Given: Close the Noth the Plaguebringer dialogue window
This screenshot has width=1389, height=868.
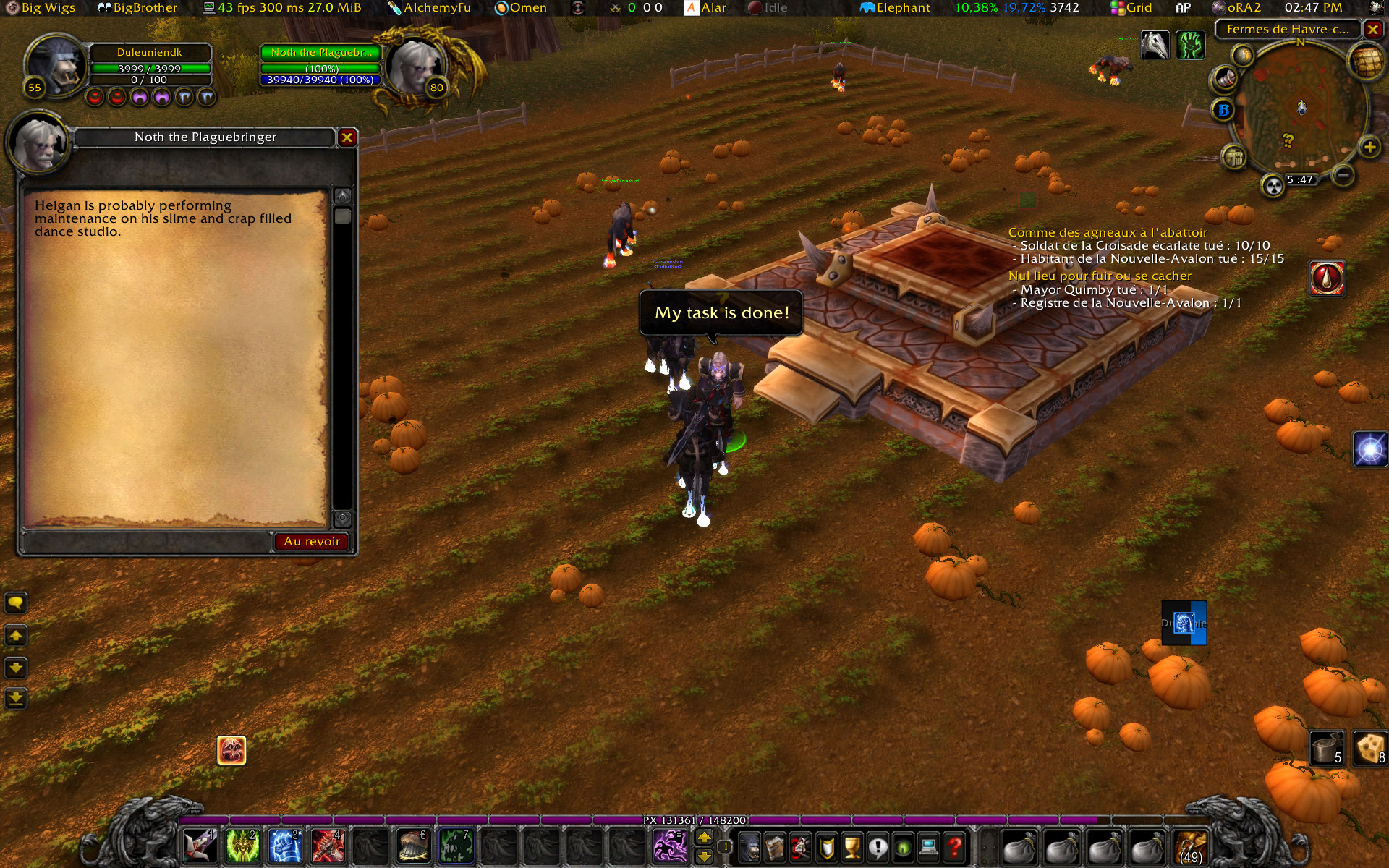Looking at the screenshot, I should pyautogui.click(x=347, y=137).
